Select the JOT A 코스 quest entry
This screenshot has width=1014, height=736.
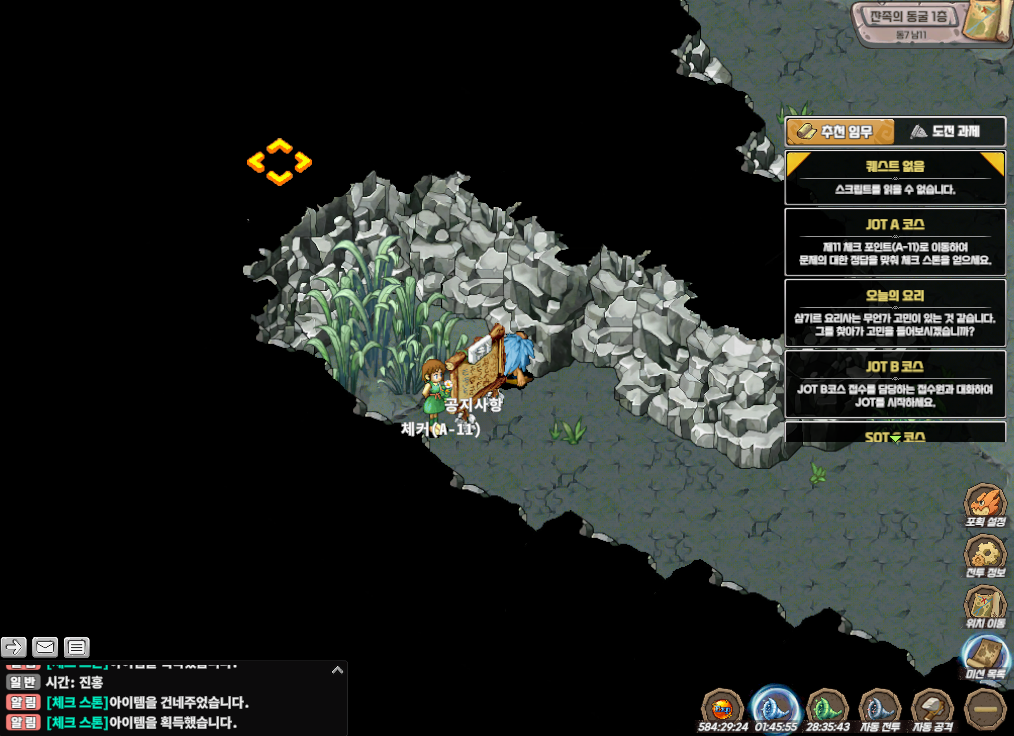pyautogui.click(x=895, y=241)
